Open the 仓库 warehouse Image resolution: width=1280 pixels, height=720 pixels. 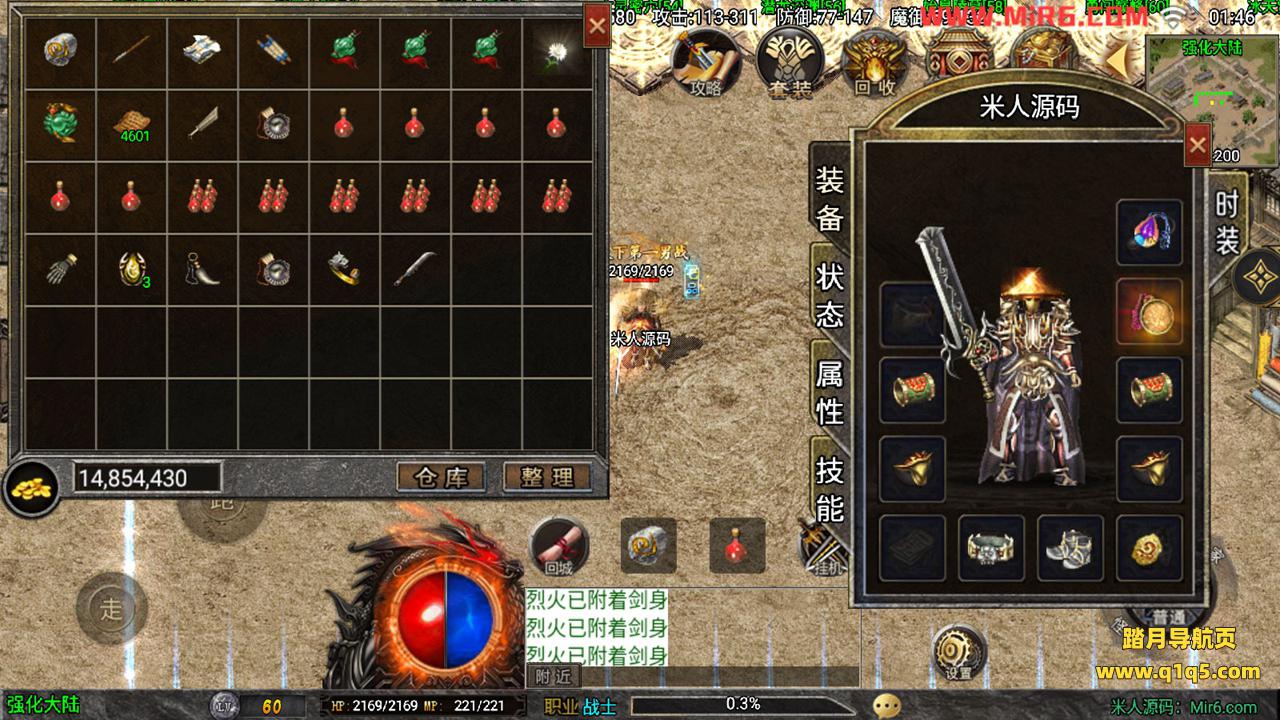pyautogui.click(x=440, y=477)
